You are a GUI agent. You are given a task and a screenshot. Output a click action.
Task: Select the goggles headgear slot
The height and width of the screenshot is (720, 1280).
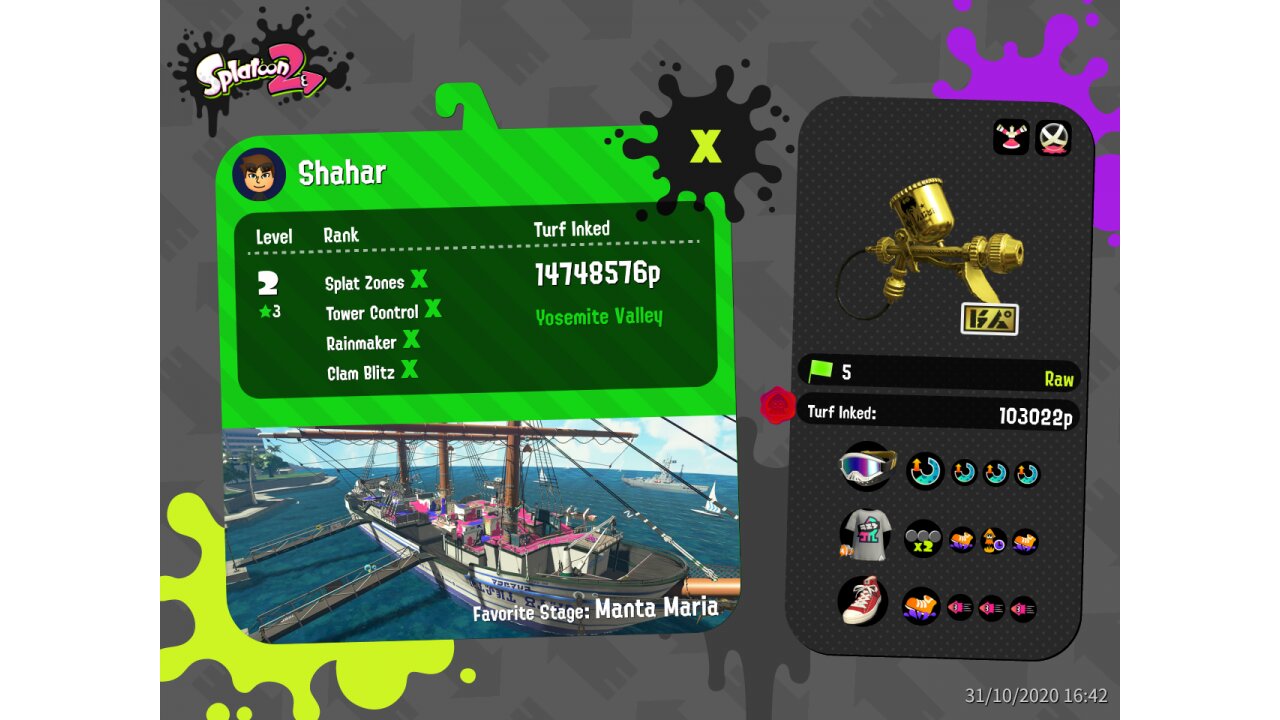tap(866, 467)
